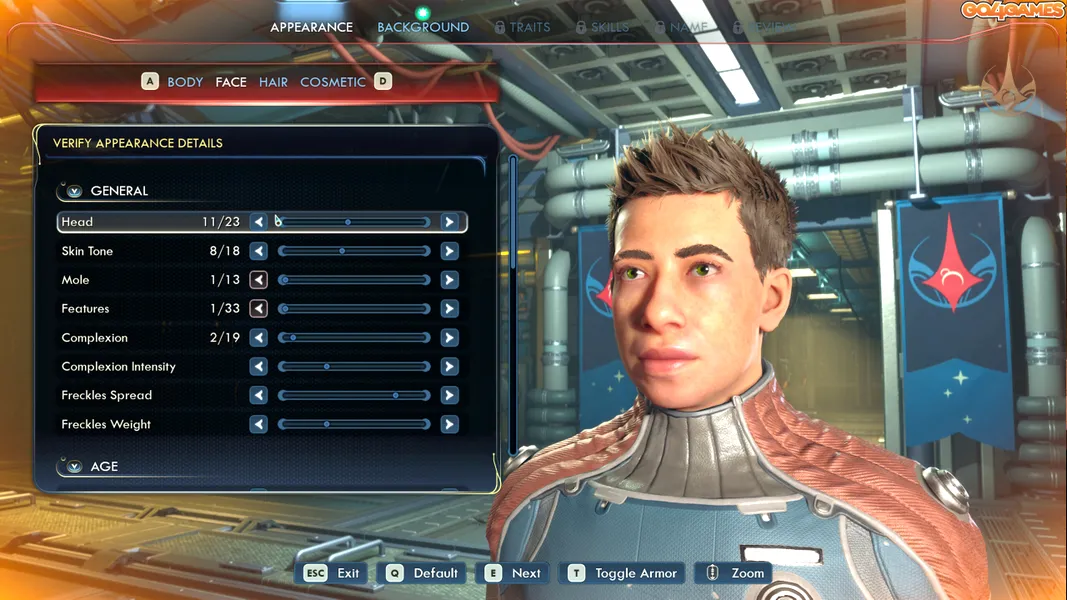Reset appearance with Default button

pos(423,573)
